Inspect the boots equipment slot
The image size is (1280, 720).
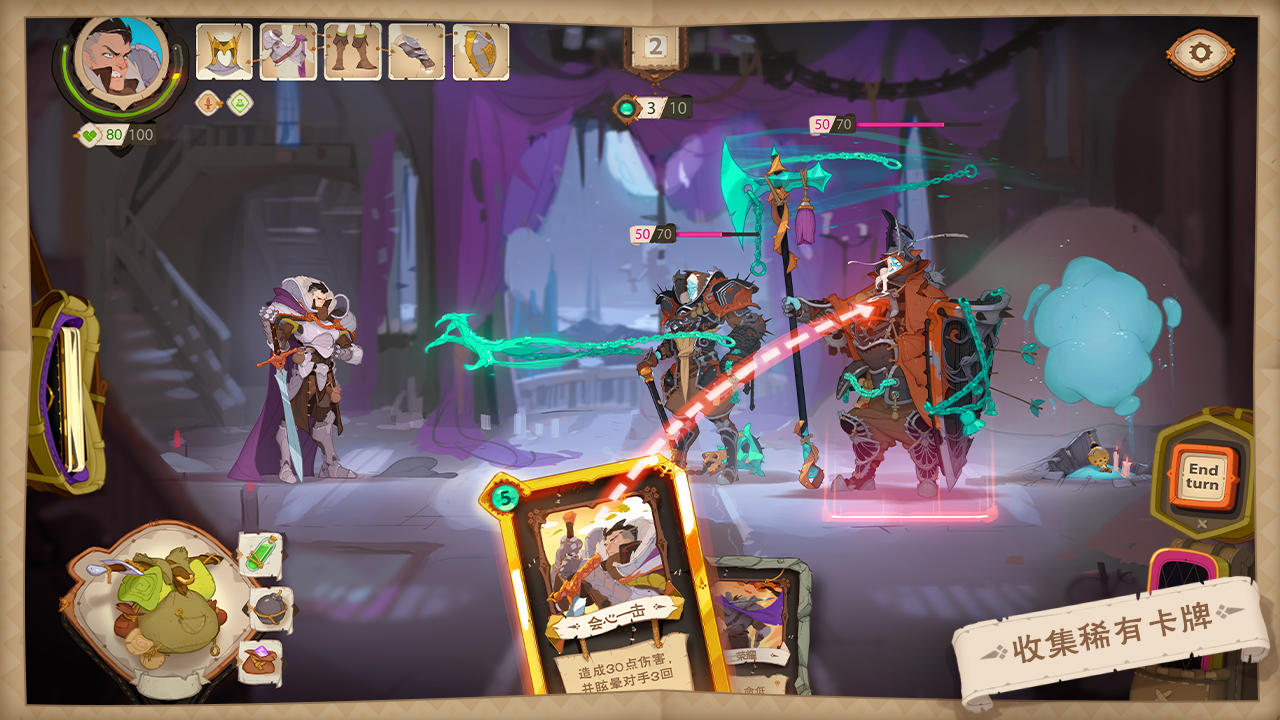click(x=350, y=50)
